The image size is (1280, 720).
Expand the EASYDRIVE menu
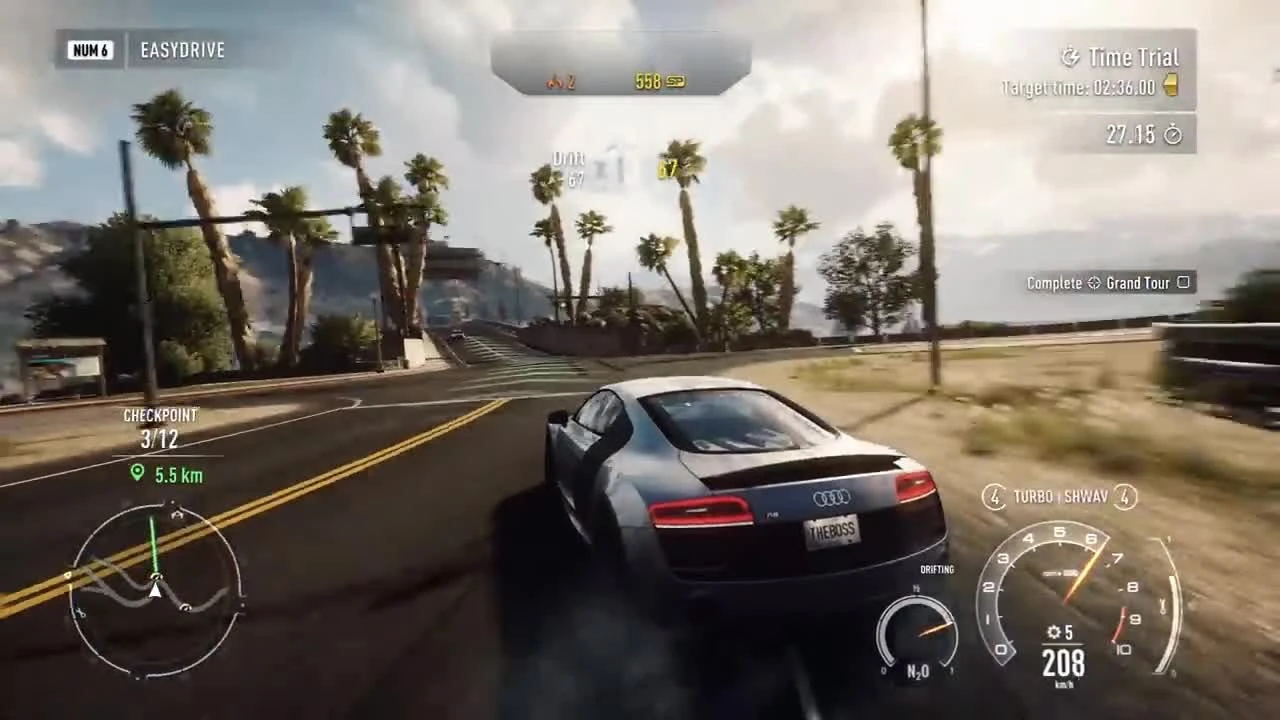tap(182, 50)
